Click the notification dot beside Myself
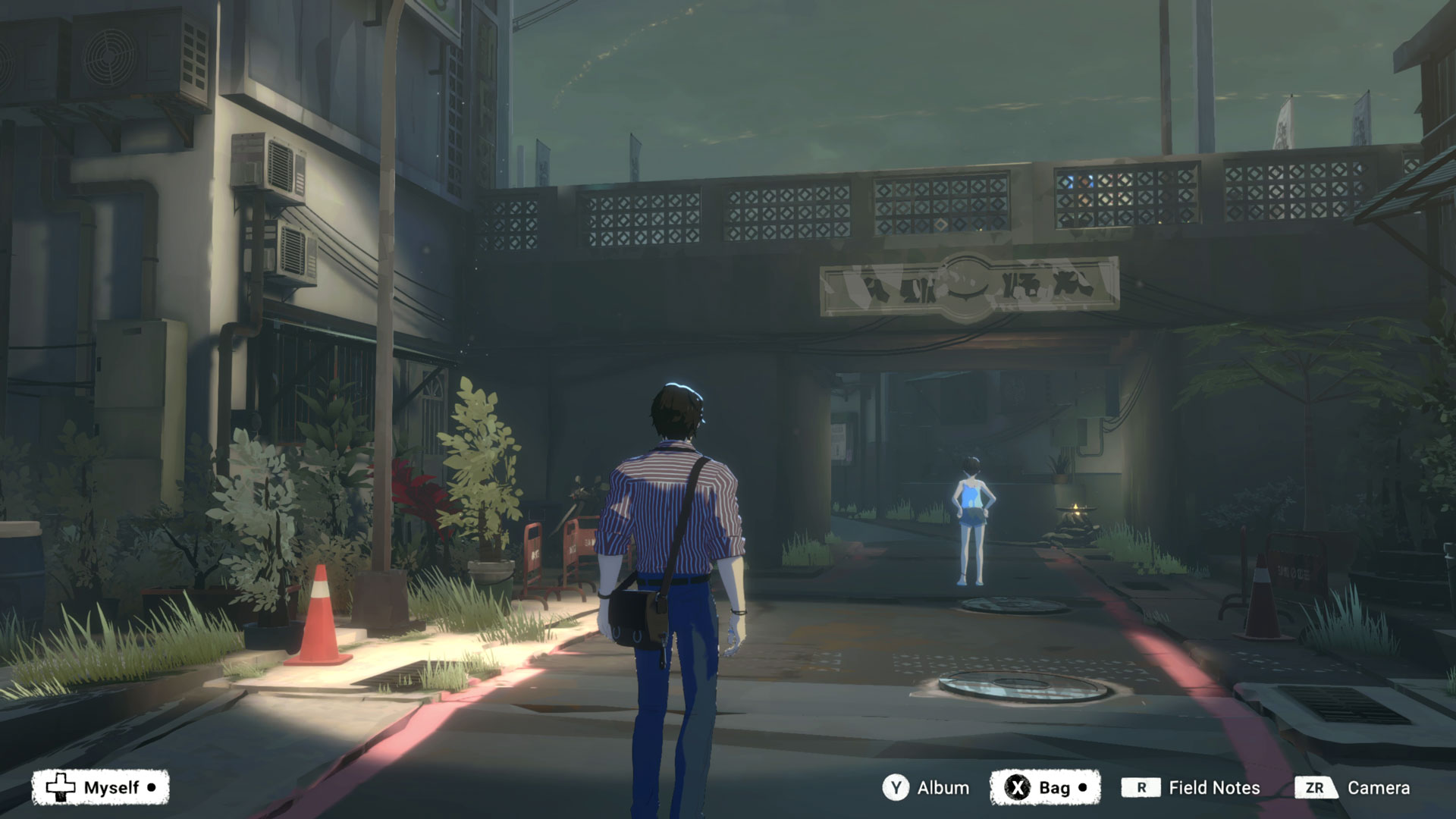1456x819 pixels. coord(152,788)
